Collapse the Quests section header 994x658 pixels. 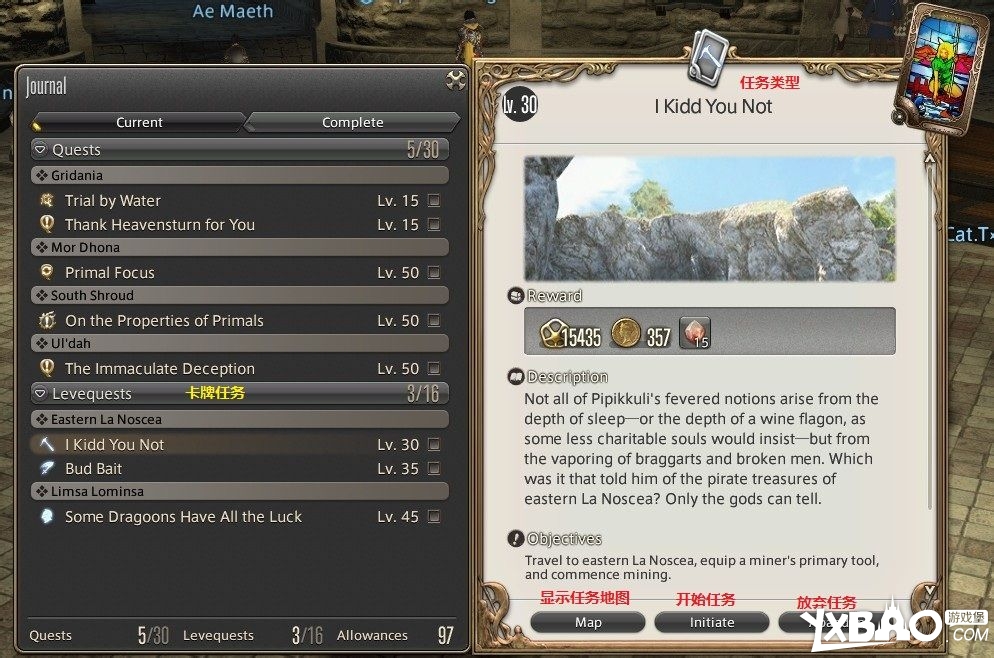40,150
